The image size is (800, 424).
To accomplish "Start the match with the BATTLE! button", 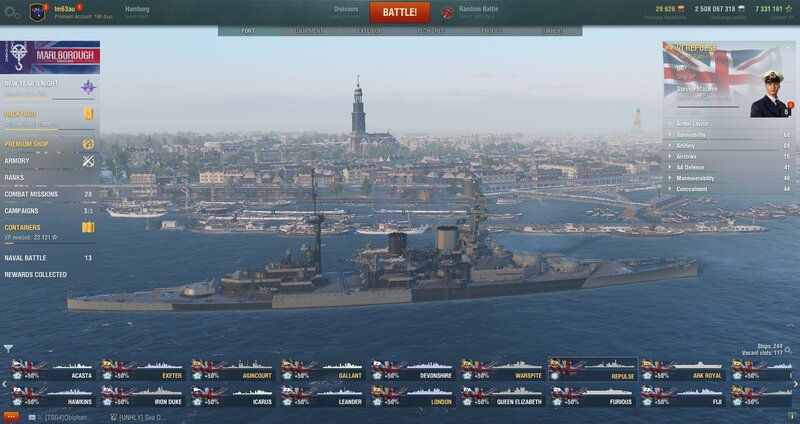I will tap(400, 12).
